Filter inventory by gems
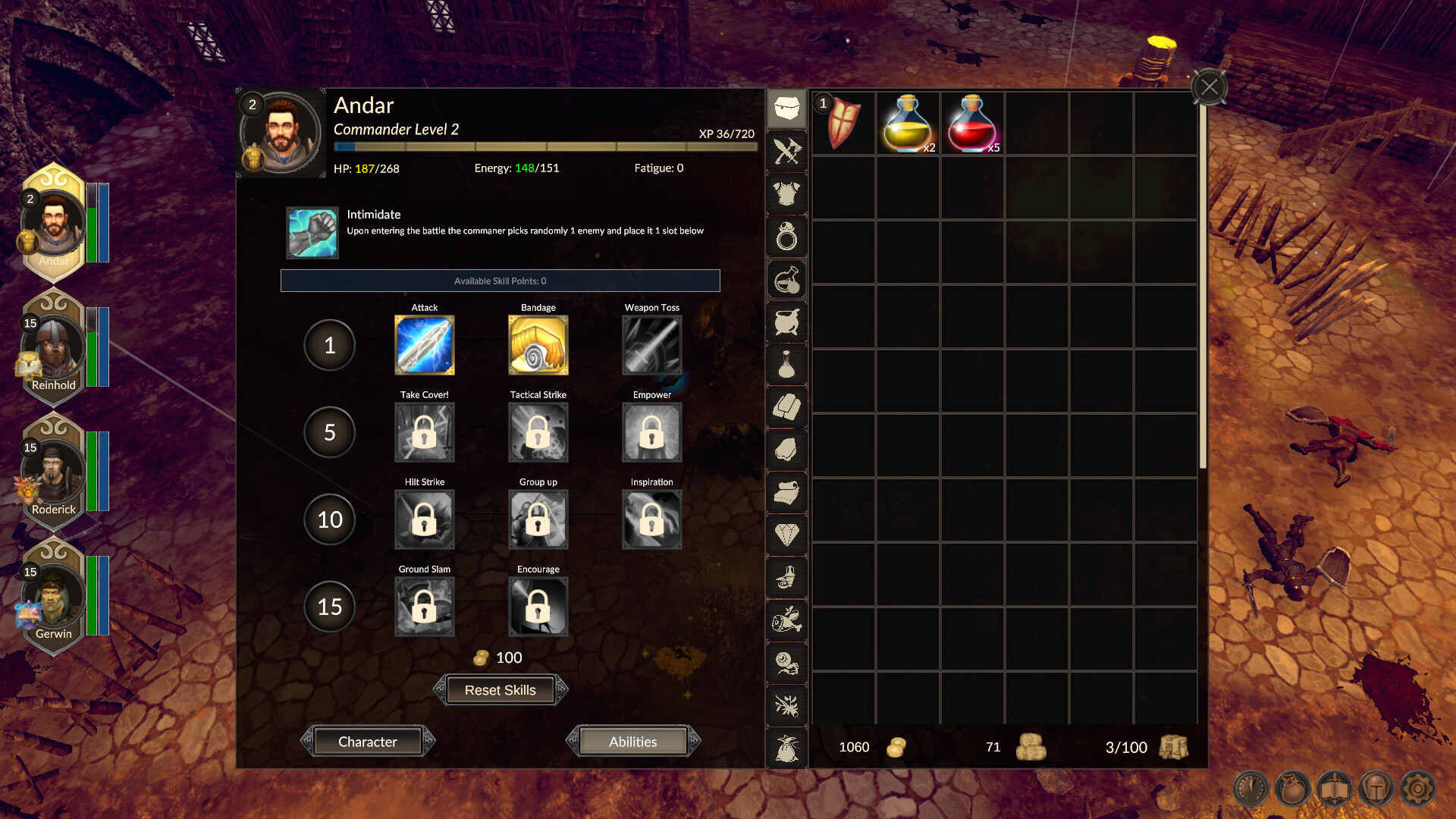The height and width of the screenshot is (819, 1456). pos(786,534)
